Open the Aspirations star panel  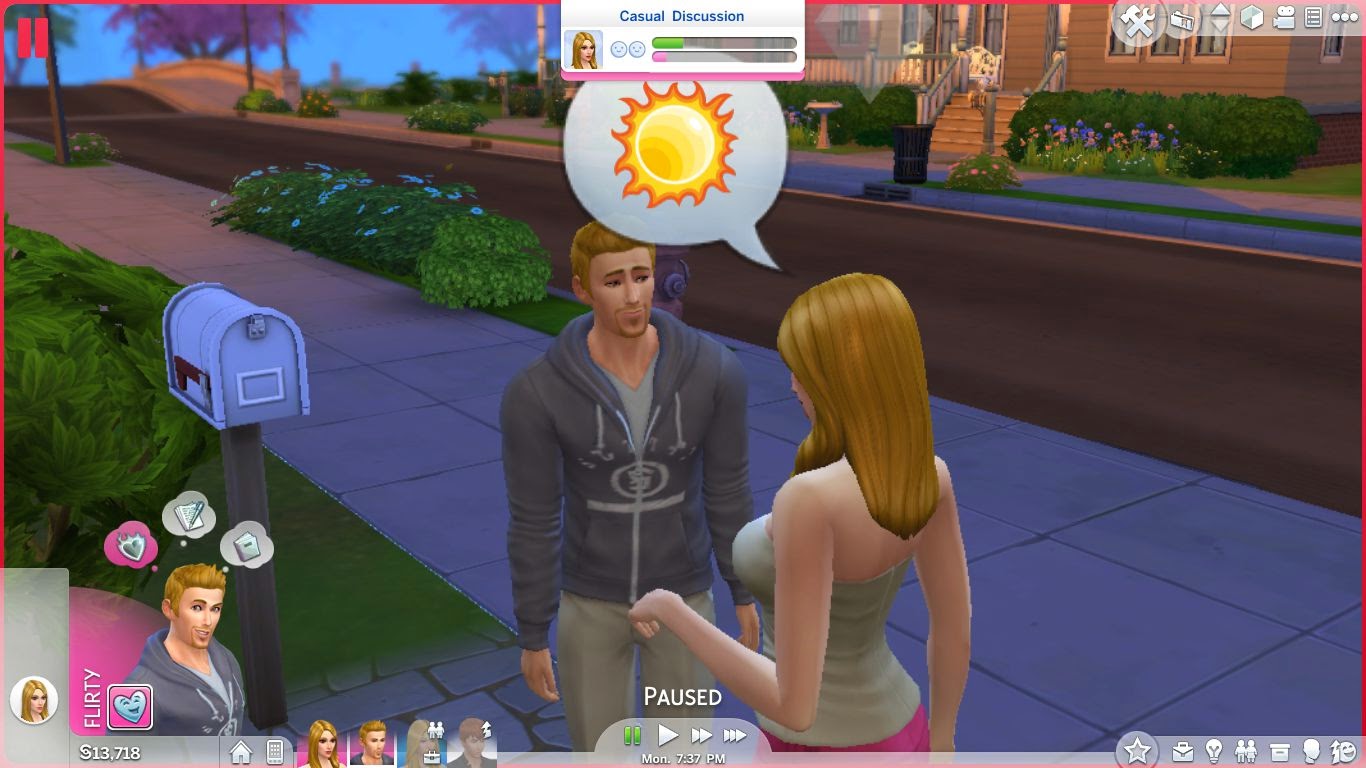(x=1139, y=750)
